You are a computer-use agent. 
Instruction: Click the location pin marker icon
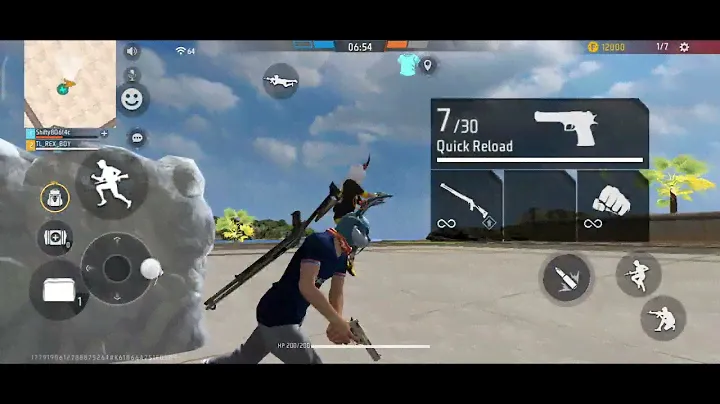click(428, 65)
